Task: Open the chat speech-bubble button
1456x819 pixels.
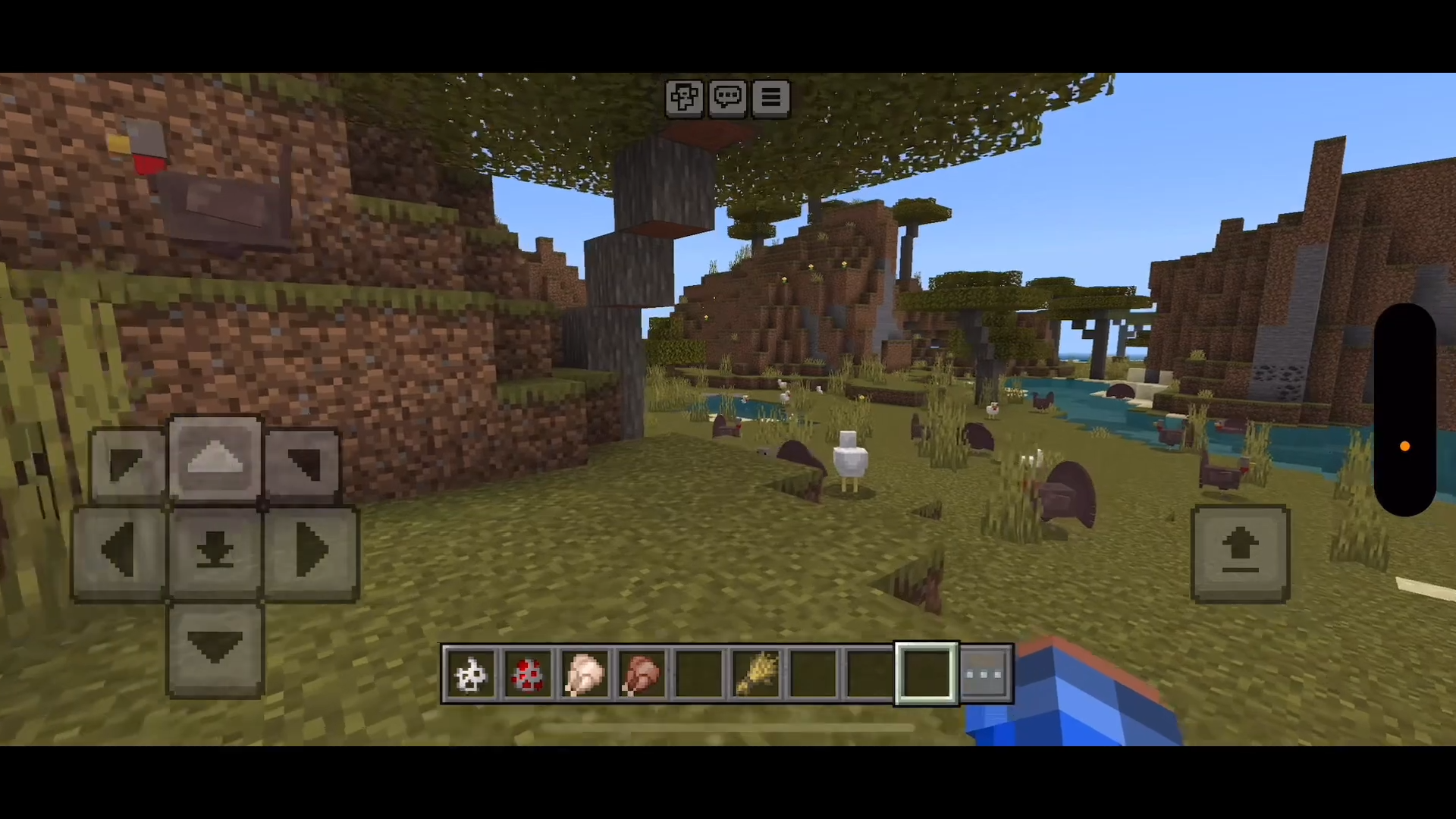Action: 727,98
